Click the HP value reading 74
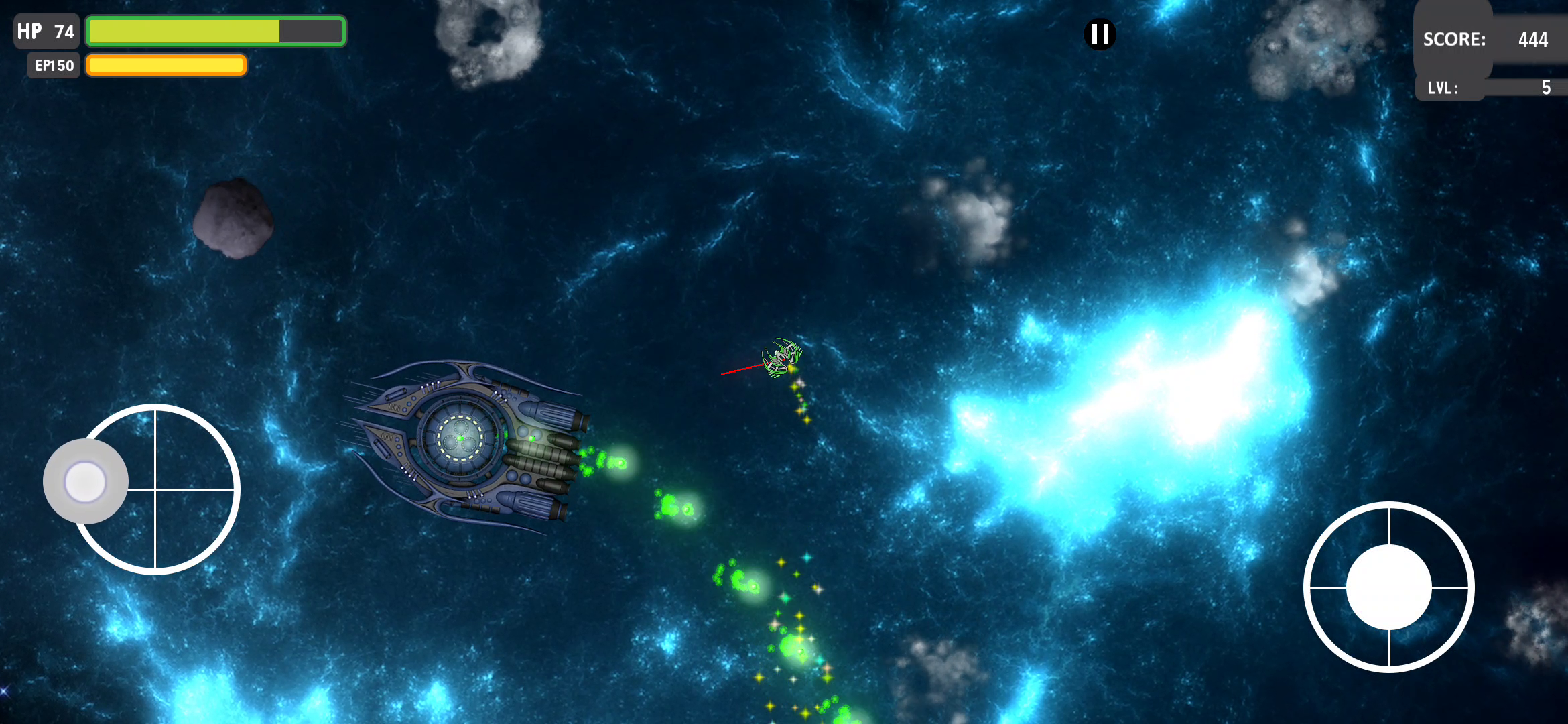Image resolution: width=1568 pixels, height=724 pixels. click(63, 30)
